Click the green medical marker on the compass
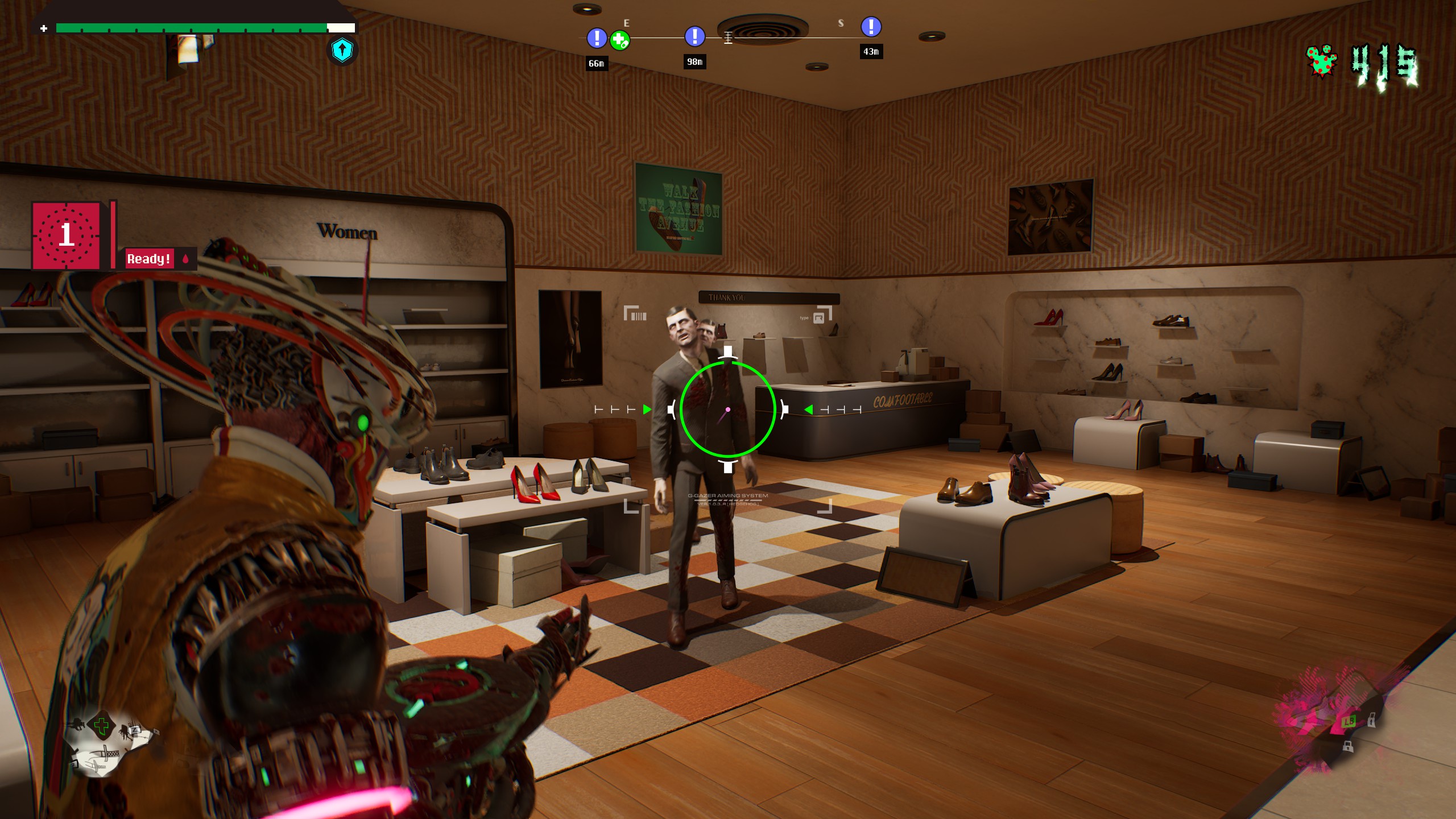 619,40
